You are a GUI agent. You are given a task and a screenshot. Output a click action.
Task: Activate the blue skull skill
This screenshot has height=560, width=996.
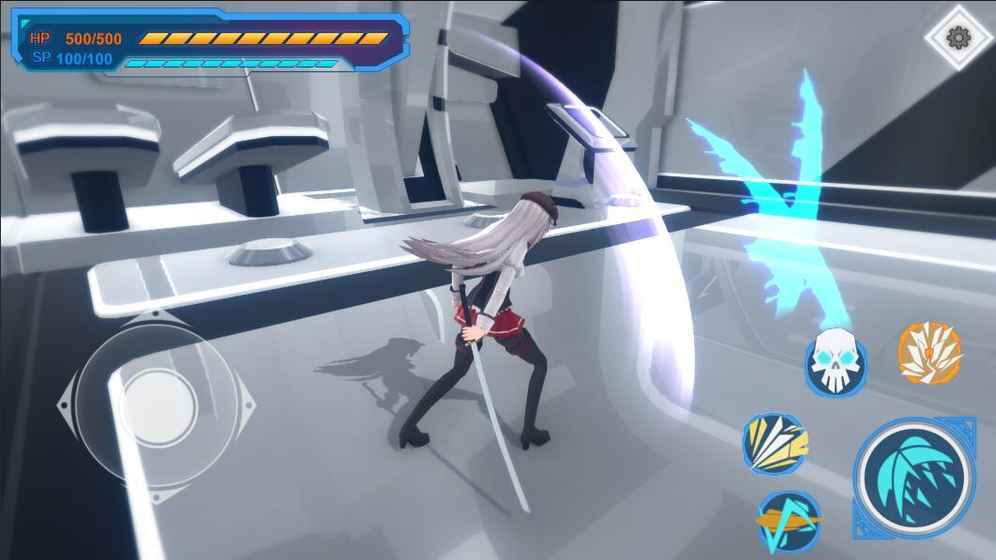[836, 361]
